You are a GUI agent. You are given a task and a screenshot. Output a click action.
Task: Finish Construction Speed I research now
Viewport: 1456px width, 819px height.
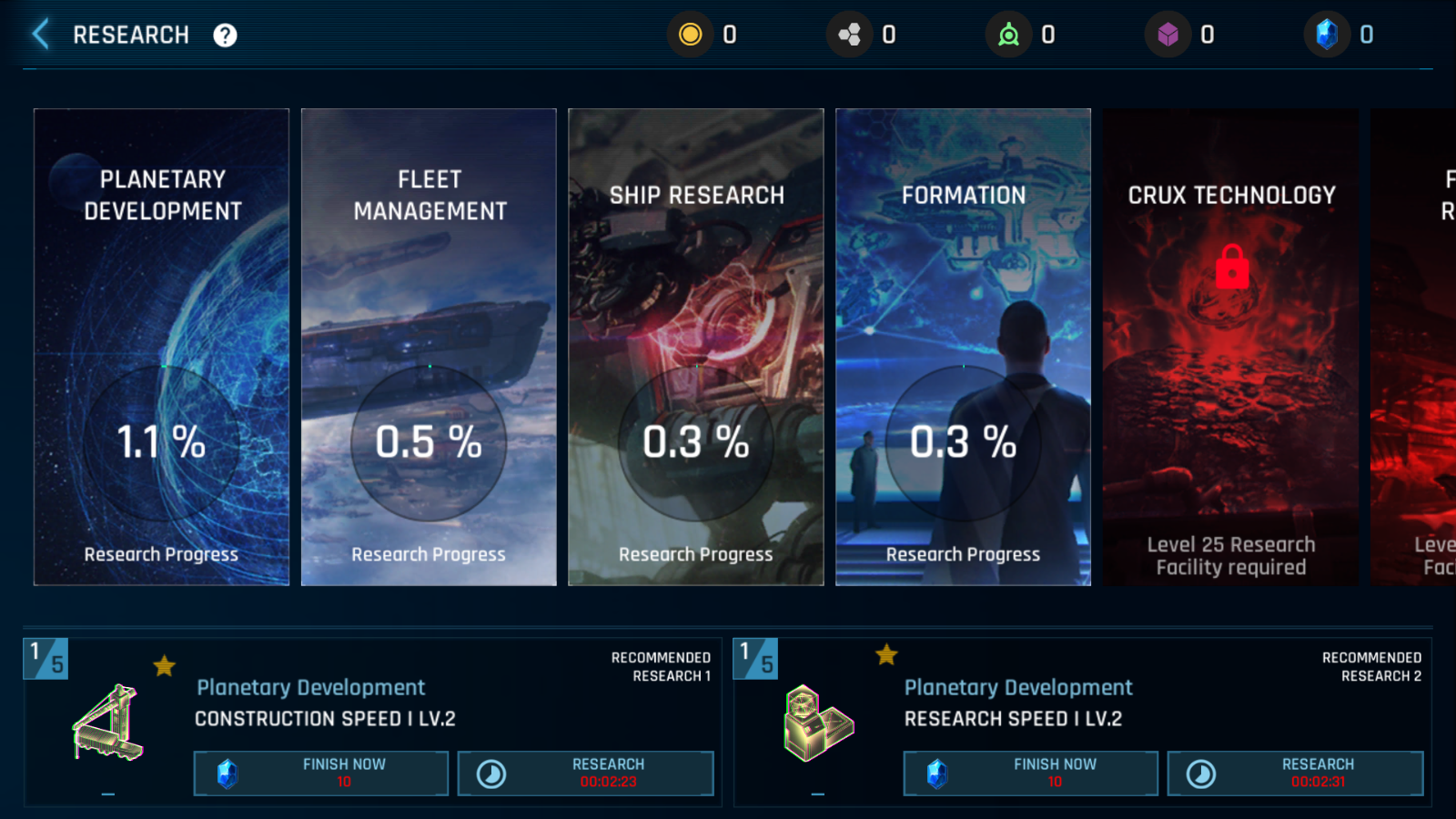[321, 773]
